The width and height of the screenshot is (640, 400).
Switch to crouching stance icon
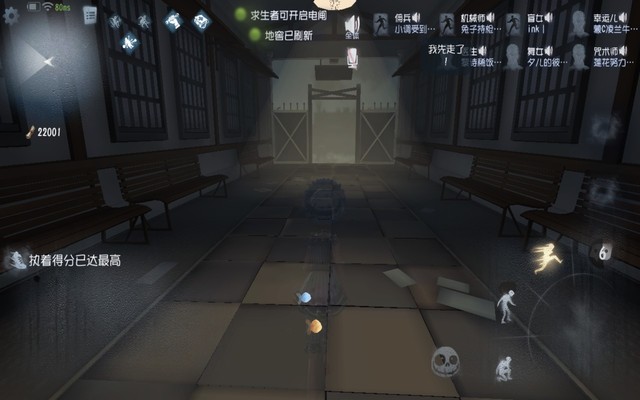[x=503, y=368]
